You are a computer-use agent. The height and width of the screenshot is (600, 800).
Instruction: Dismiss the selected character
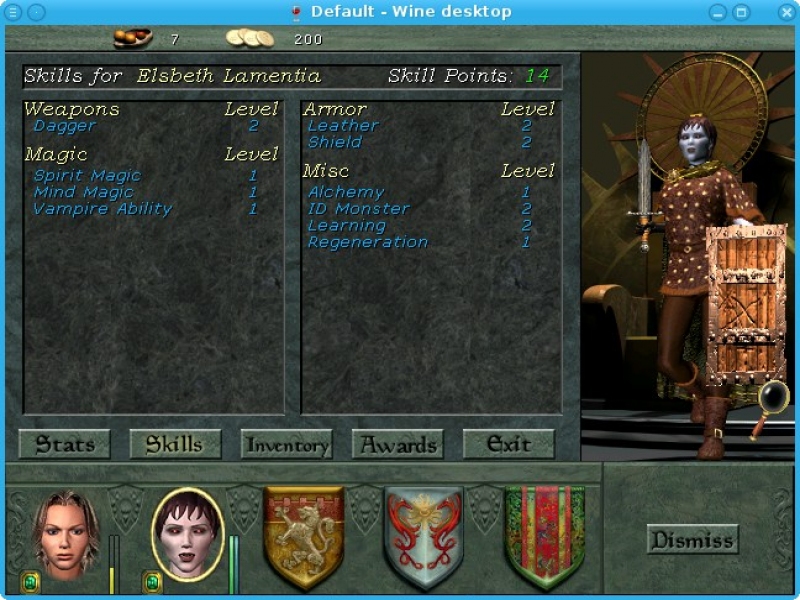point(692,540)
